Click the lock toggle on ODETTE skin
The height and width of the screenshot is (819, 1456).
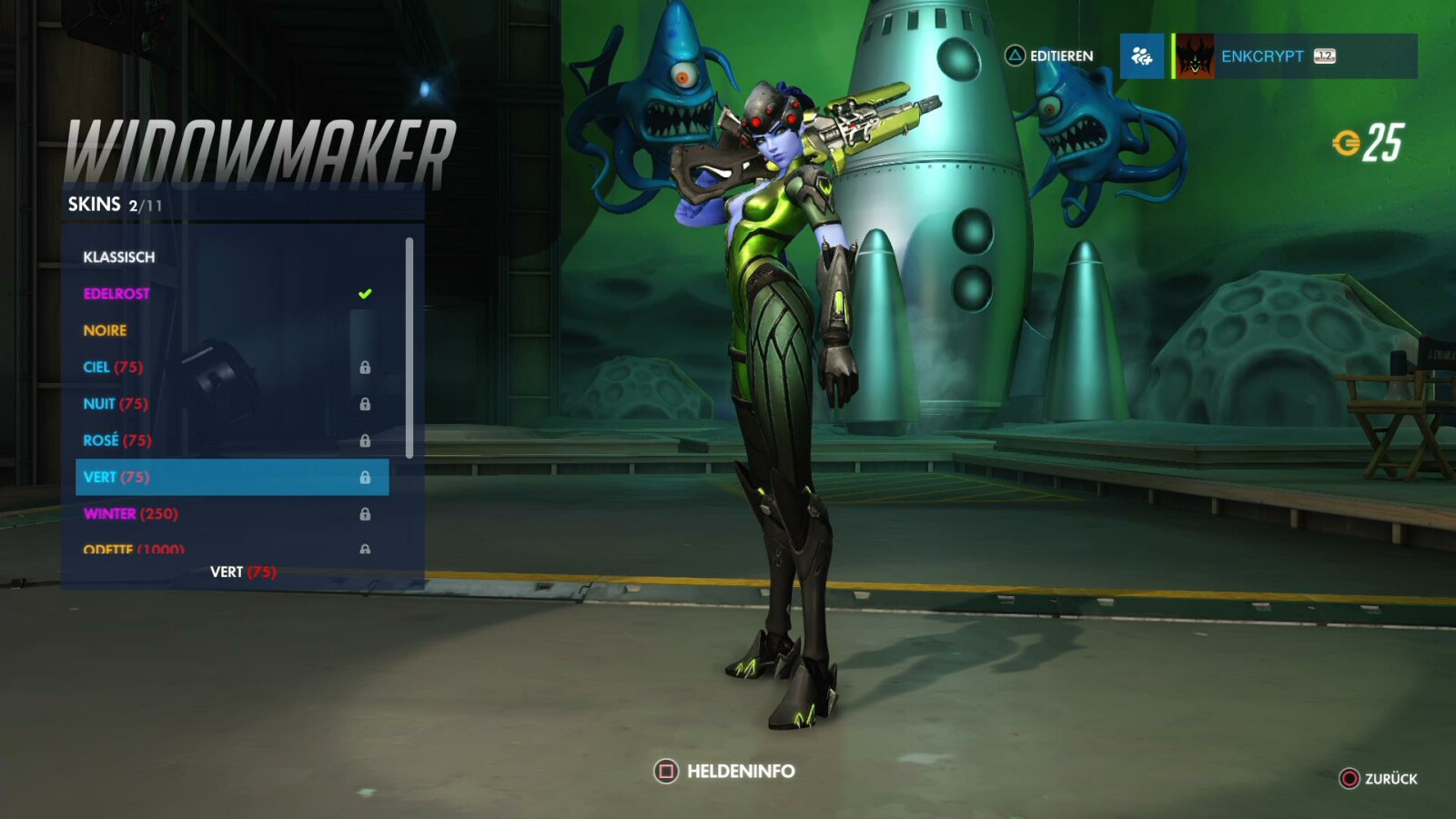(368, 548)
